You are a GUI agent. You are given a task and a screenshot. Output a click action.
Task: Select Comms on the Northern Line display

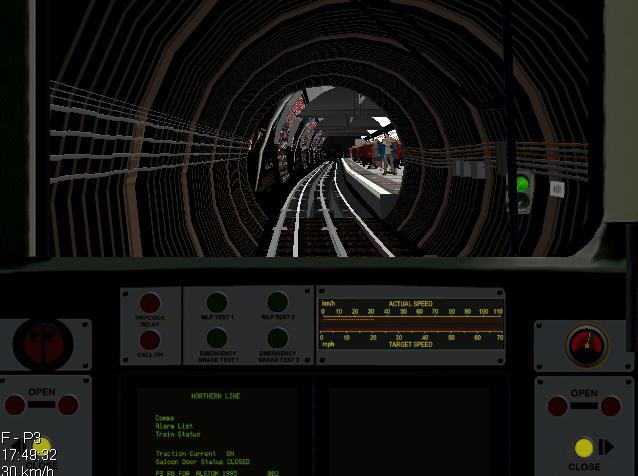pyautogui.click(x=164, y=418)
